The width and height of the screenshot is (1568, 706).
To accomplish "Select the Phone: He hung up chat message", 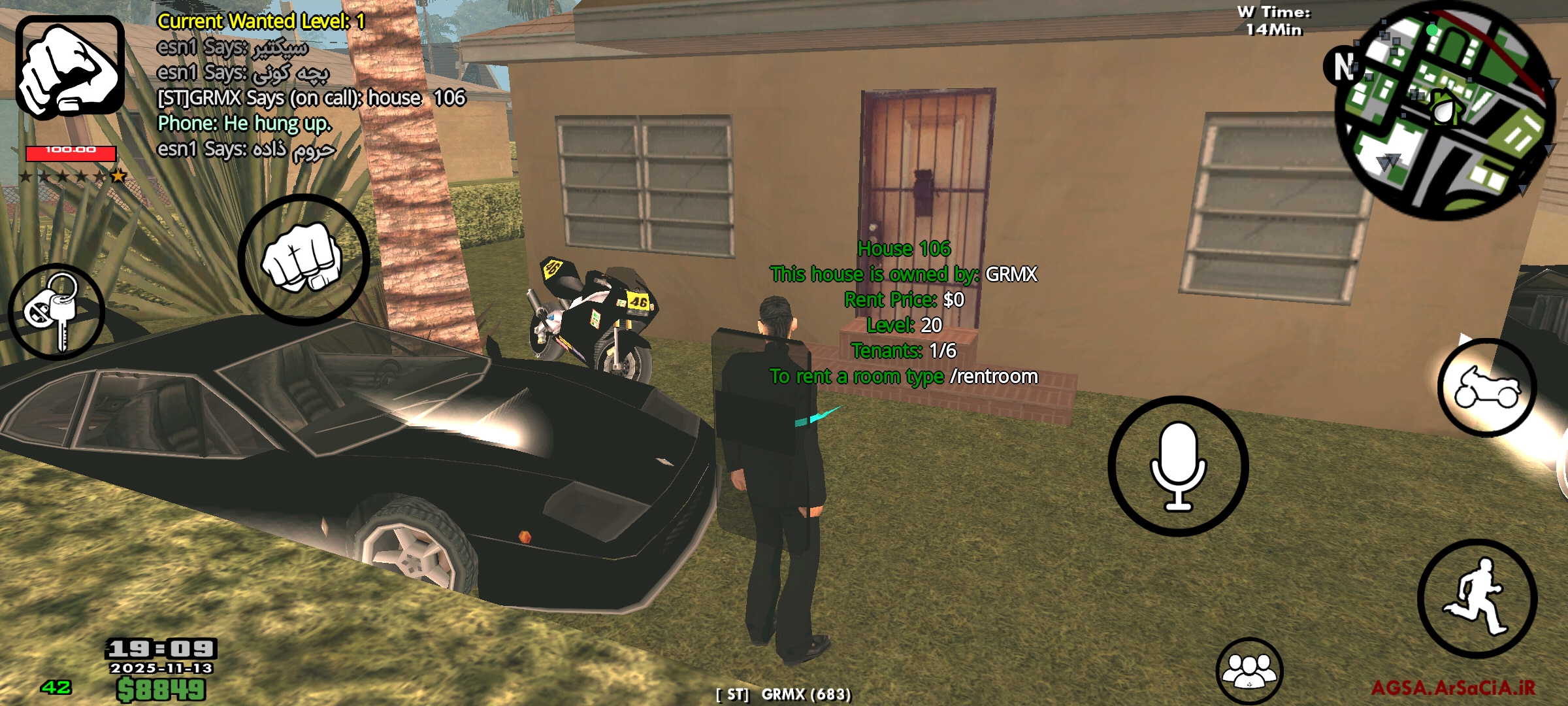I will pos(245,124).
